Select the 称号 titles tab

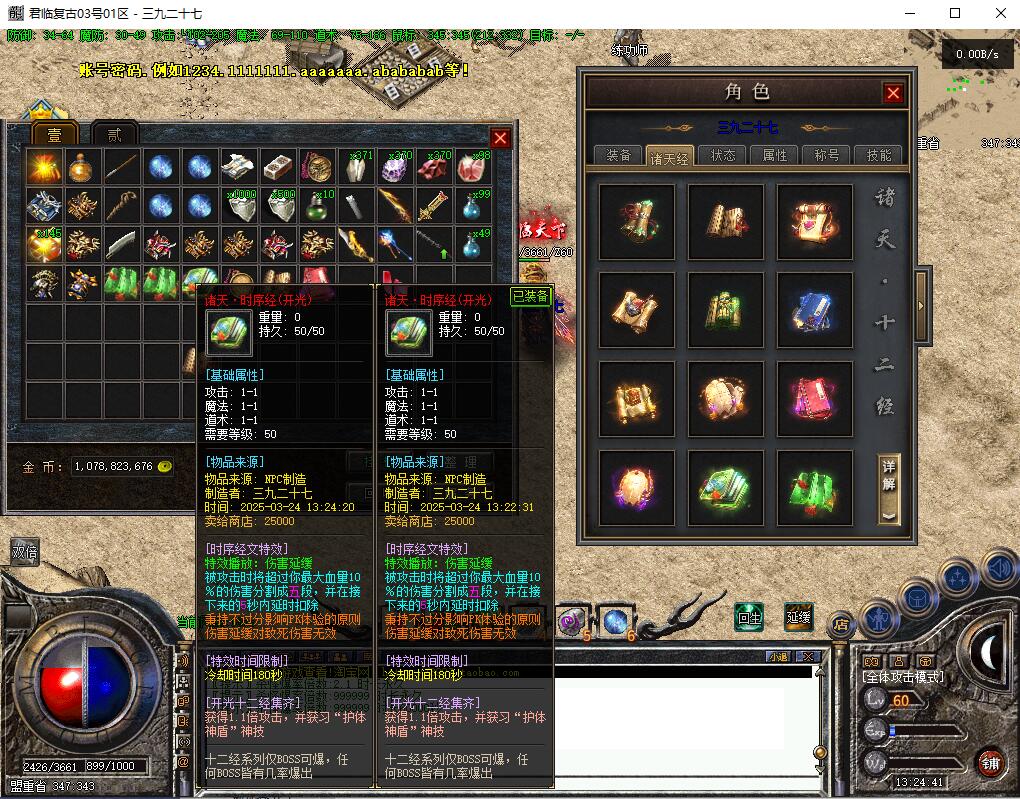pyautogui.click(x=826, y=155)
